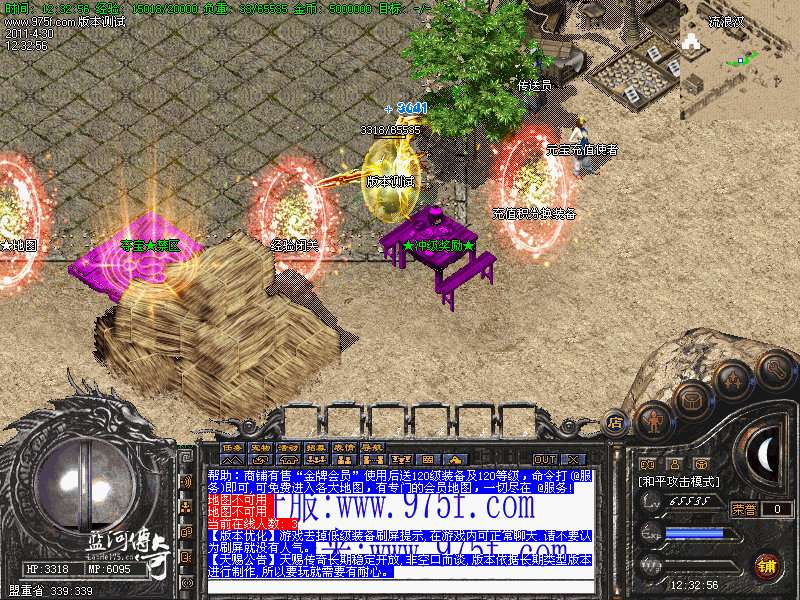Close the game with the X button
The image size is (800, 600).
572,459
